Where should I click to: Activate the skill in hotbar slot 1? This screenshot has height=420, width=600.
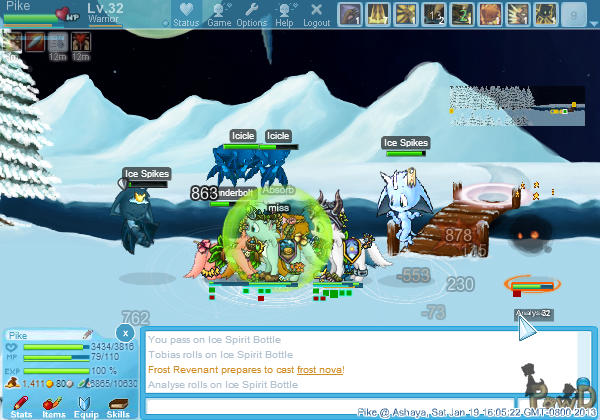pyautogui.click(x=349, y=14)
